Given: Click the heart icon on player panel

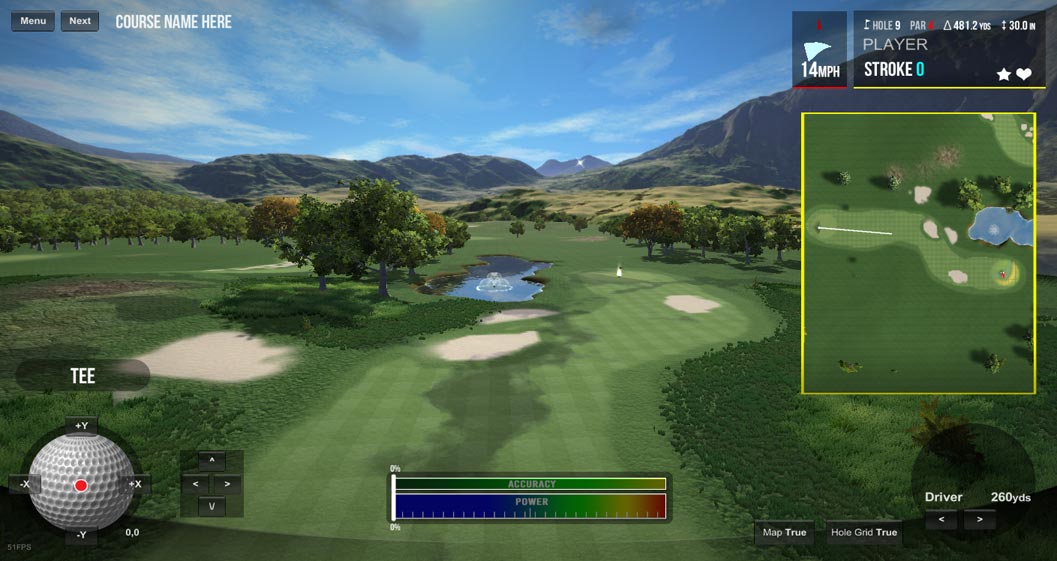Looking at the screenshot, I should 1024,74.
